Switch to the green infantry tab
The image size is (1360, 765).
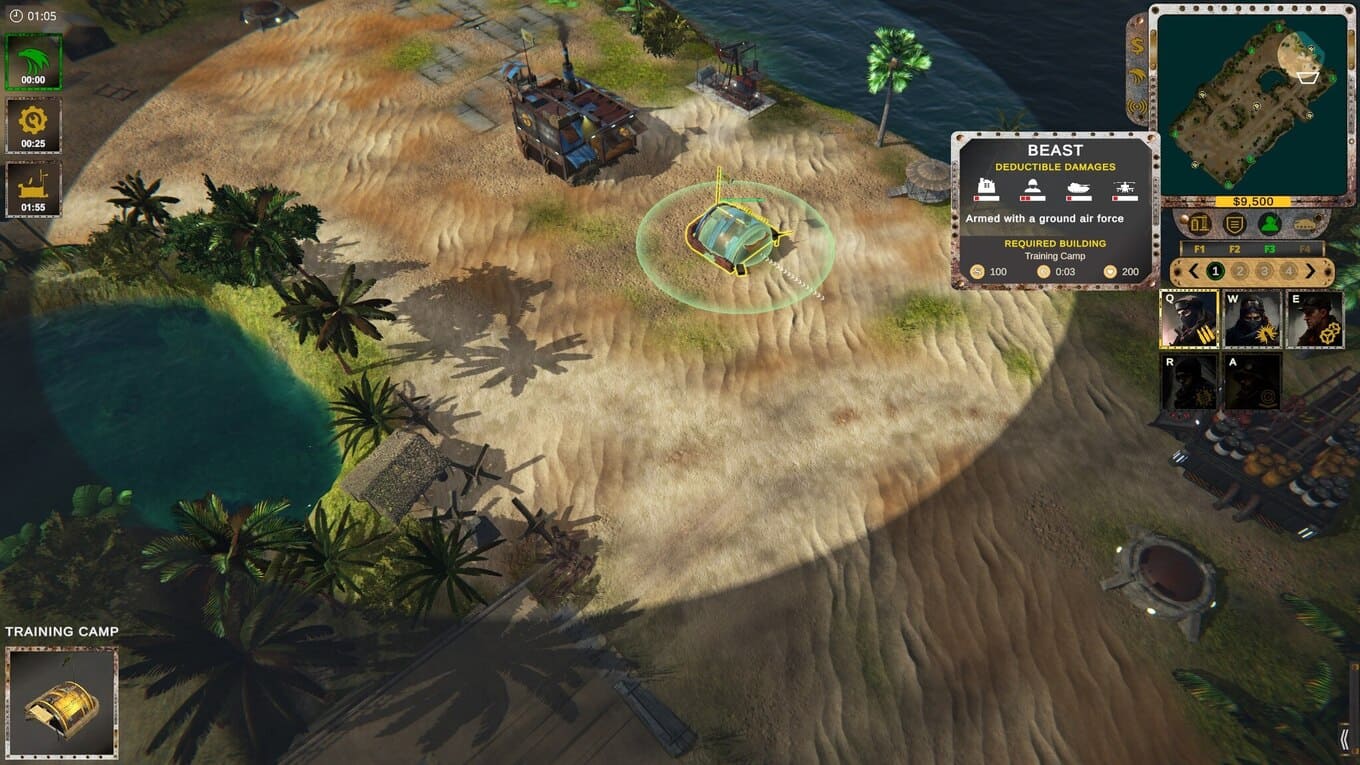point(1270,224)
